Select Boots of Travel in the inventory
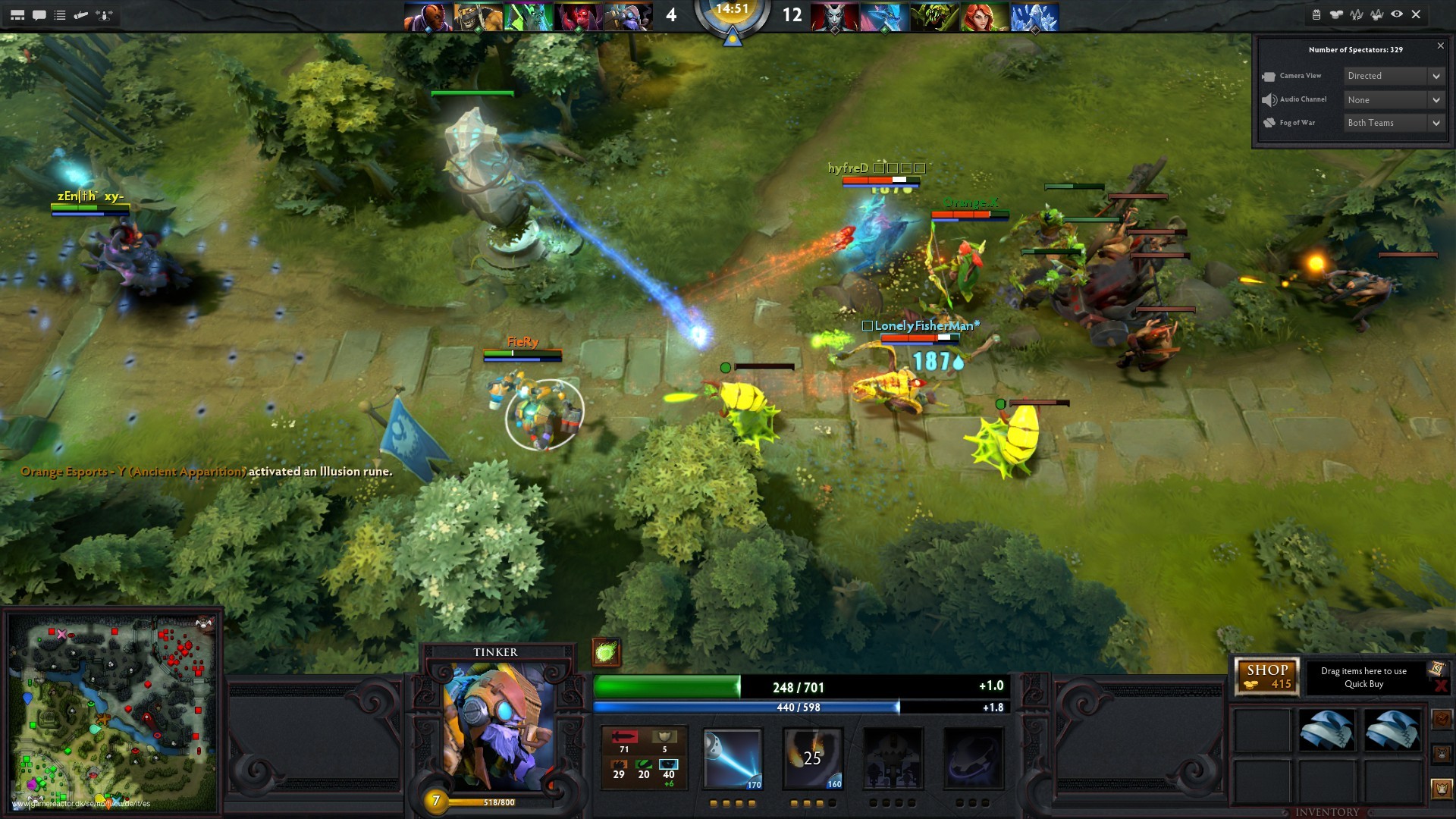This screenshot has width=1456, height=819. pyautogui.click(x=1326, y=728)
